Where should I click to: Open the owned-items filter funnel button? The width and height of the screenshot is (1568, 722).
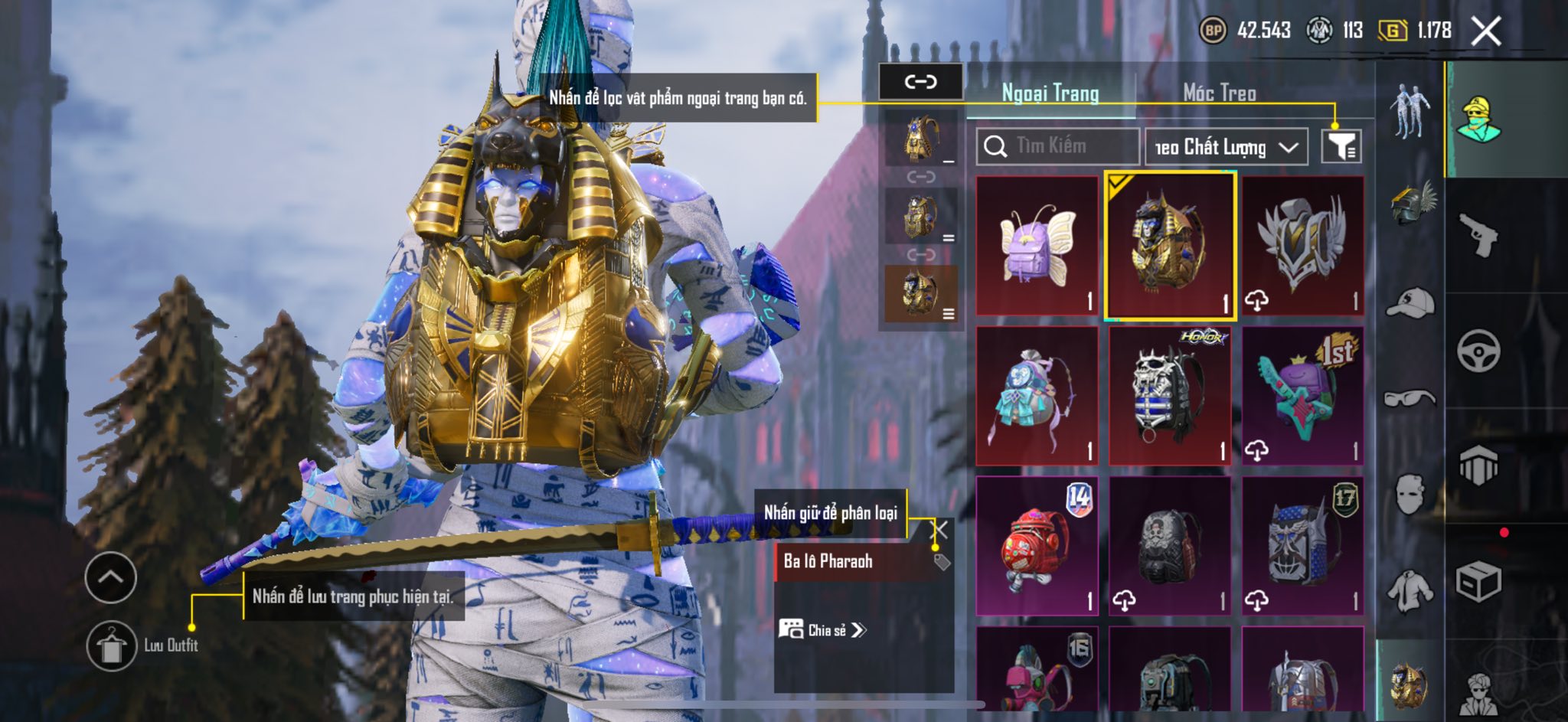1341,145
